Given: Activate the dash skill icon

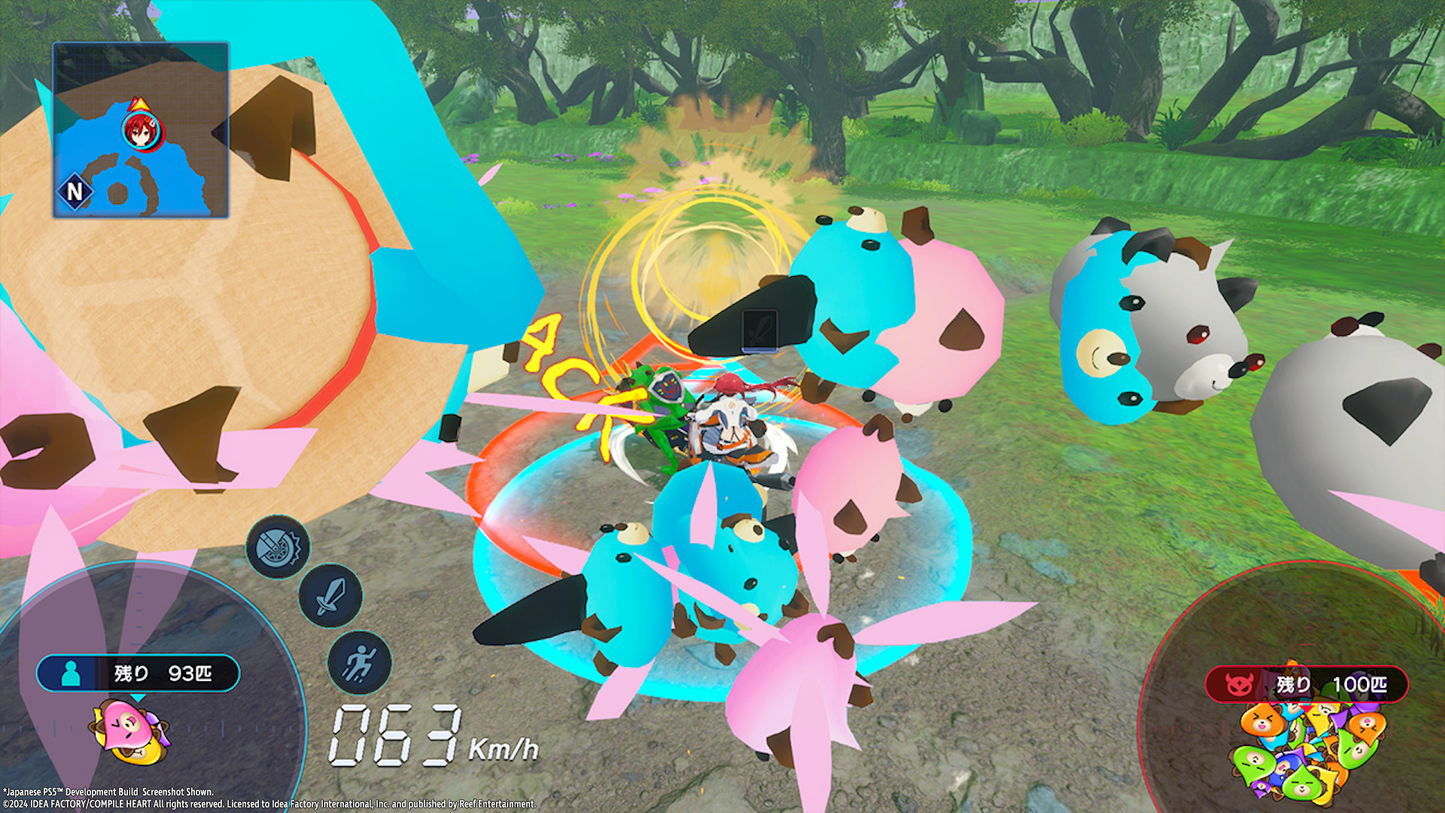Looking at the screenshot, I should tap(360, 662).
